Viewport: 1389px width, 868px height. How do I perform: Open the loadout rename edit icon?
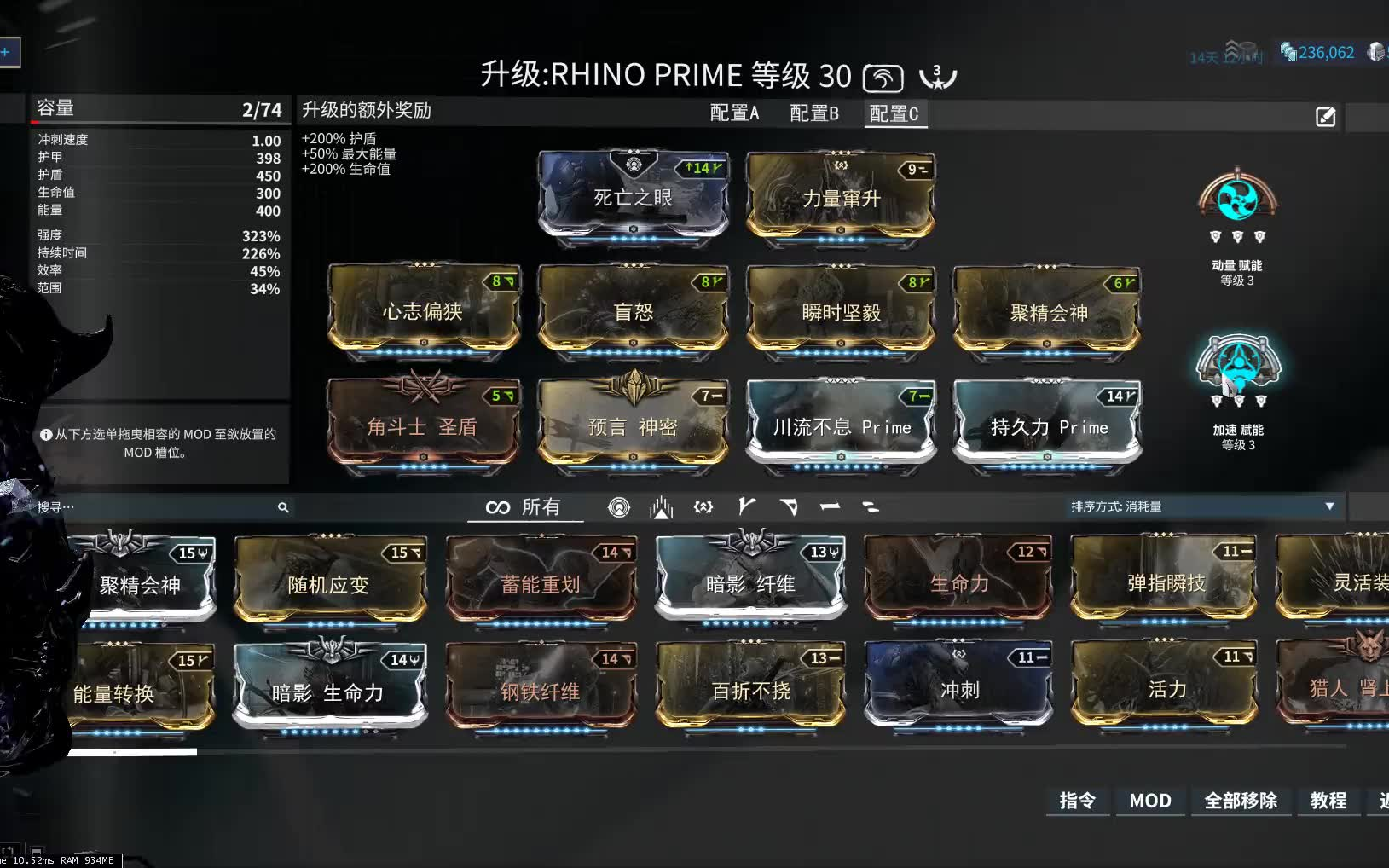coord(1323,117)
